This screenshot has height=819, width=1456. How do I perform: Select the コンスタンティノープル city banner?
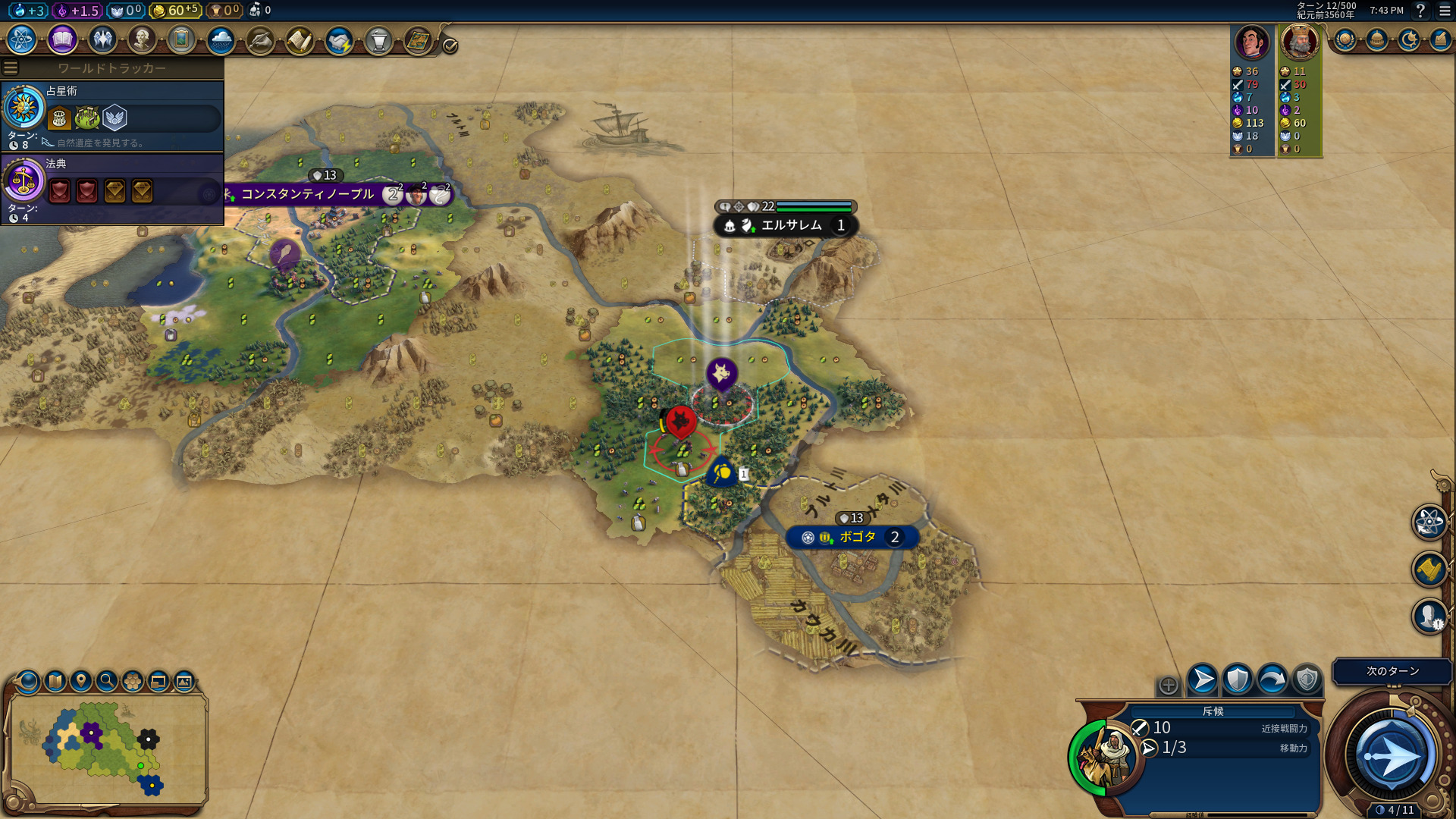307,194
